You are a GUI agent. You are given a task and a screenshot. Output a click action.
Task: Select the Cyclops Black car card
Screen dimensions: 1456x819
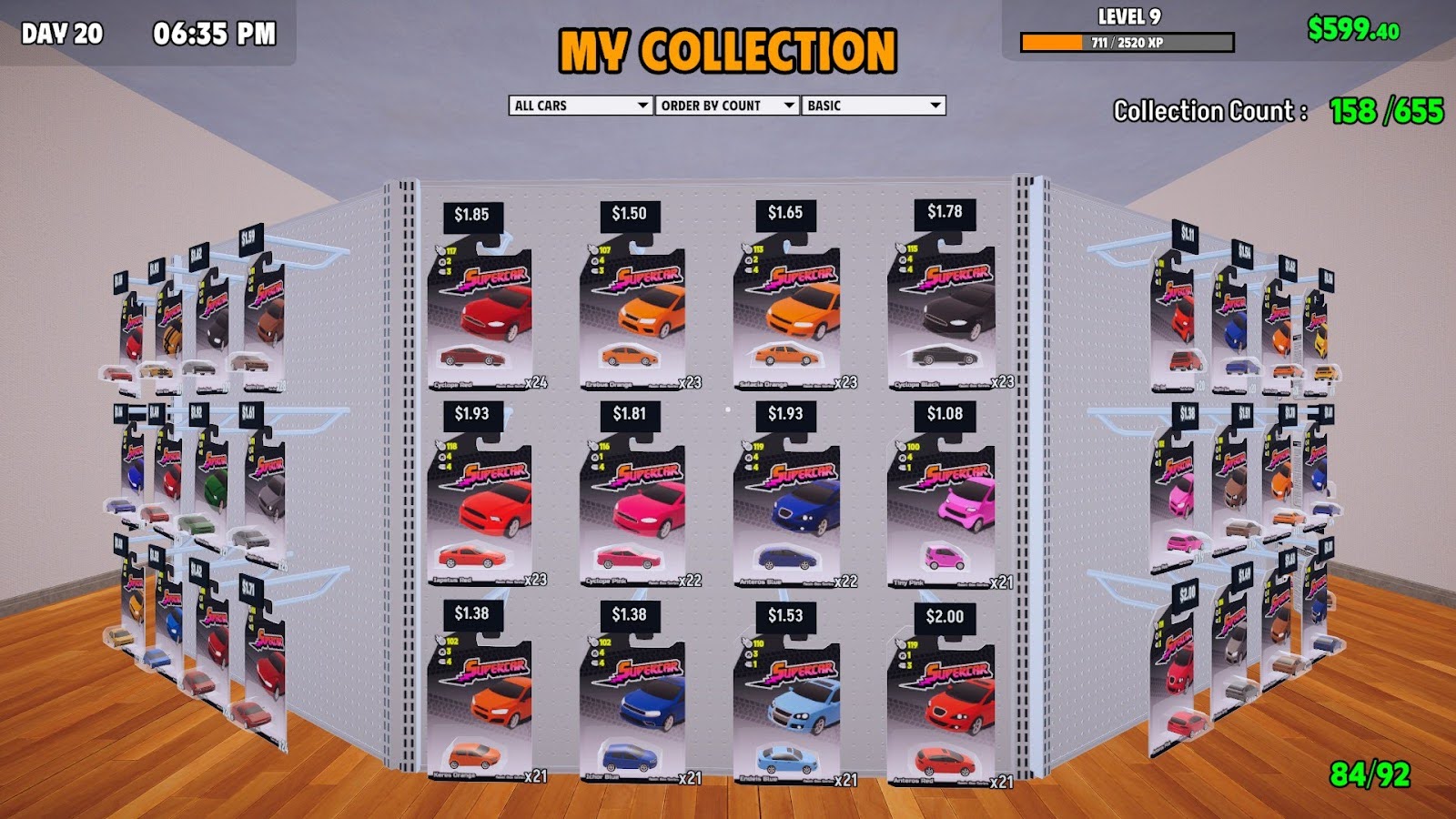pyautogui.click(x=942, y=314)
